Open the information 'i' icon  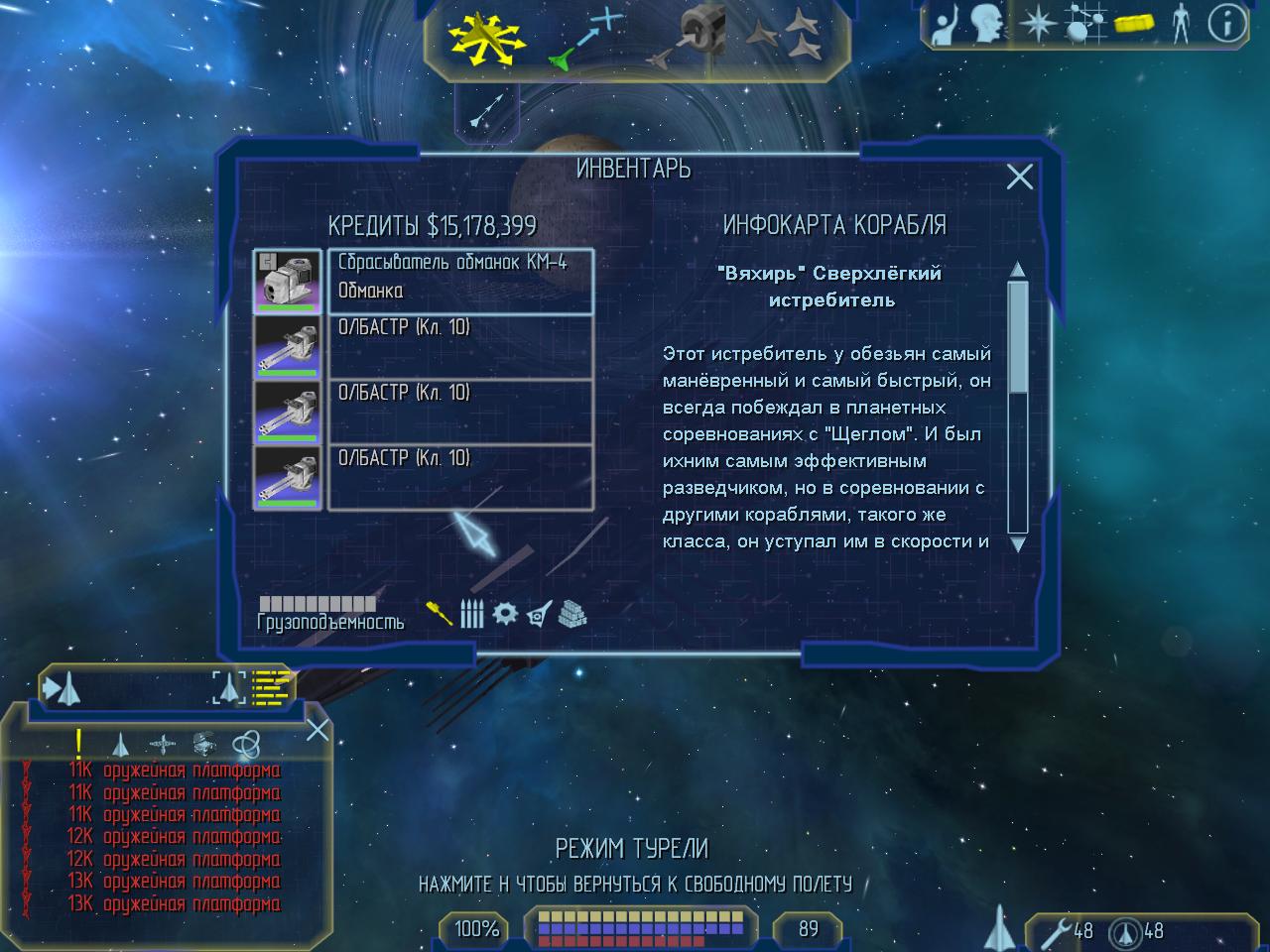coord(1226,24)
